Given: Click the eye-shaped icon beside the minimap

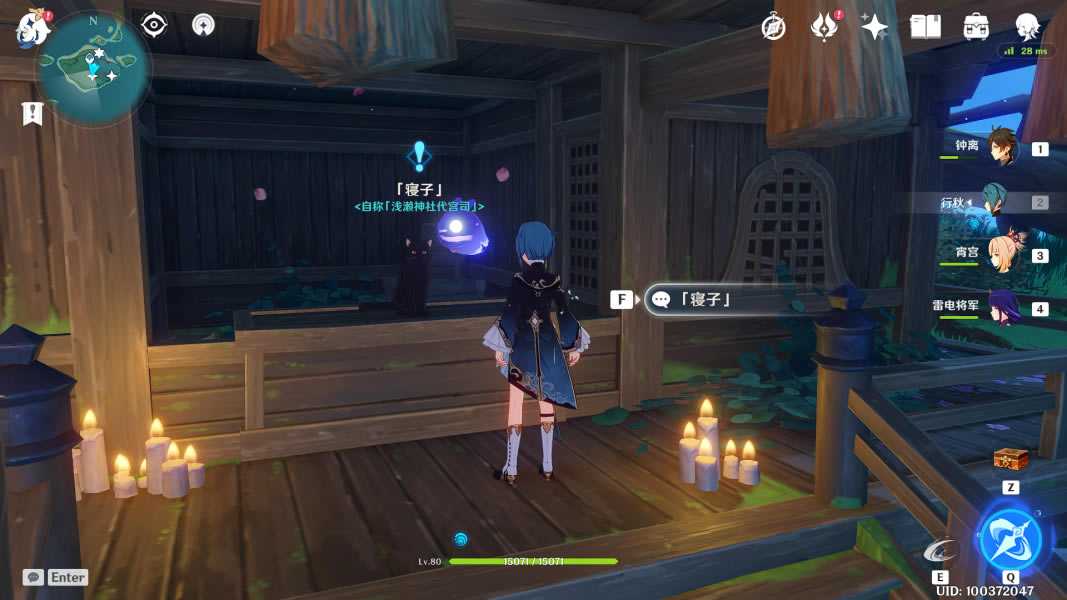Looking at the screenshot, I should tap(154, 25).
